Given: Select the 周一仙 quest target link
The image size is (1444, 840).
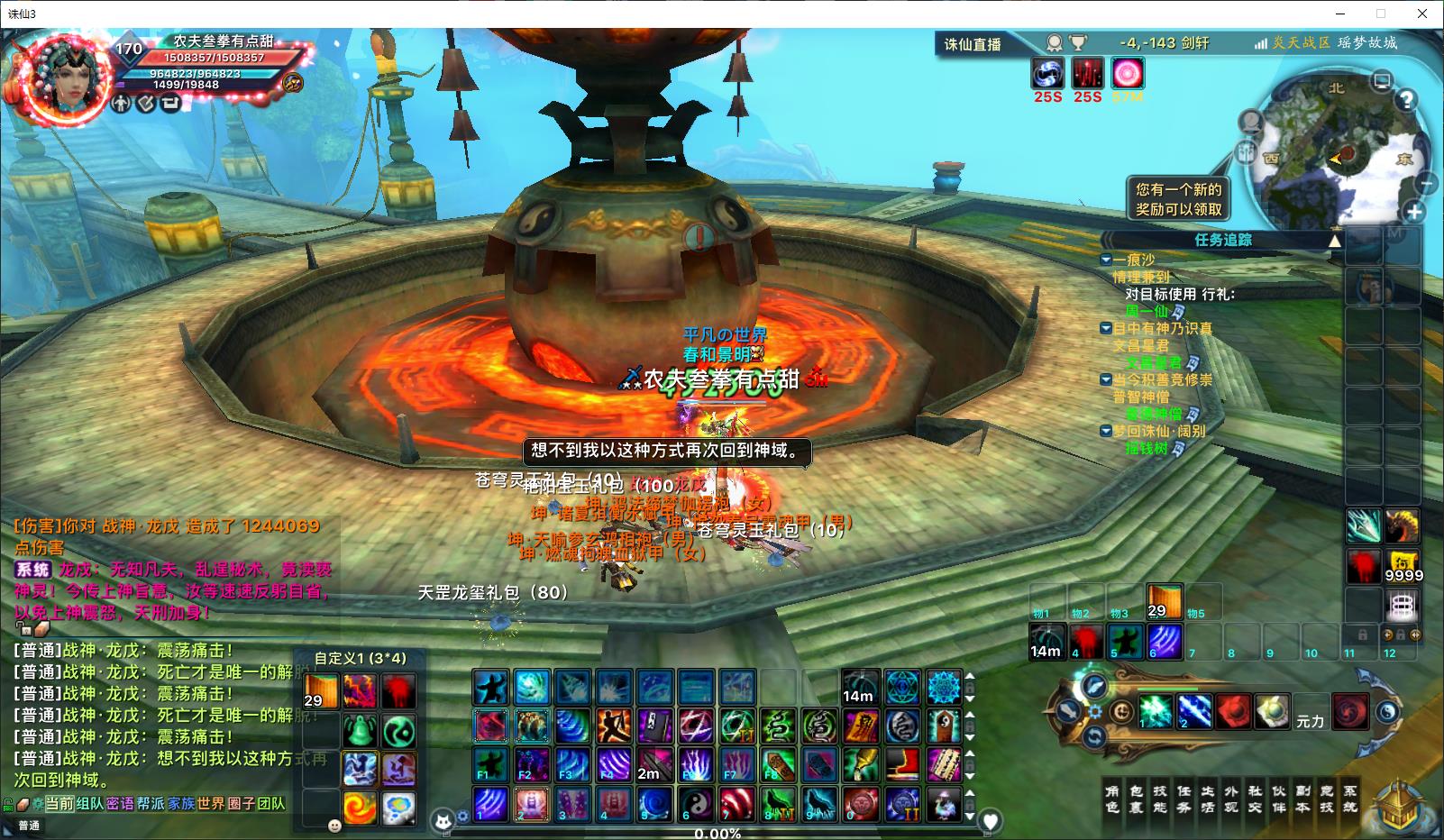Looking at the screenshot, I should click(x=1147, y=311).
